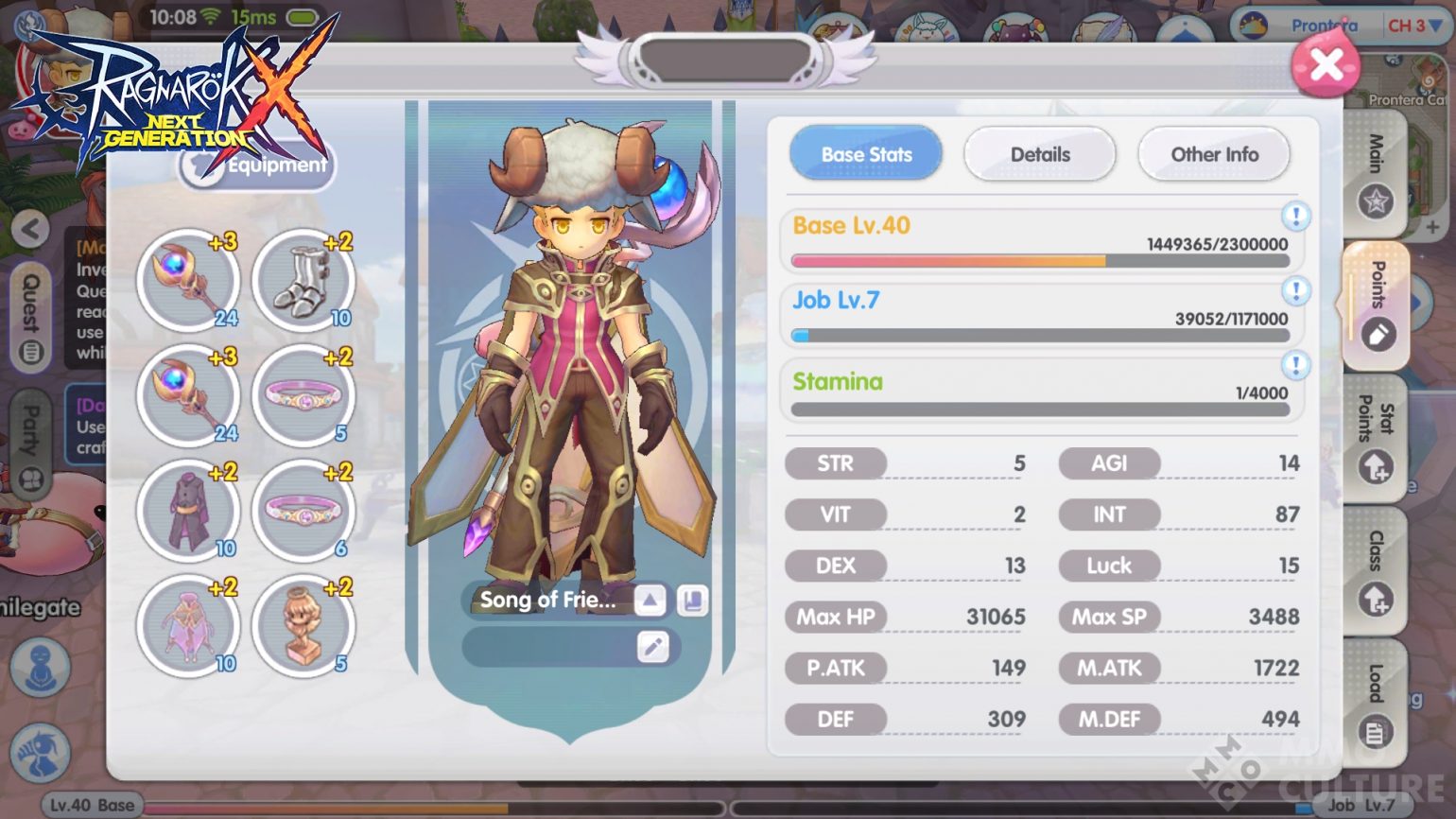Viewport: 1456px width, 819px height.
Task: Select the meditation icon at bottom left
Action: [40, 668]
